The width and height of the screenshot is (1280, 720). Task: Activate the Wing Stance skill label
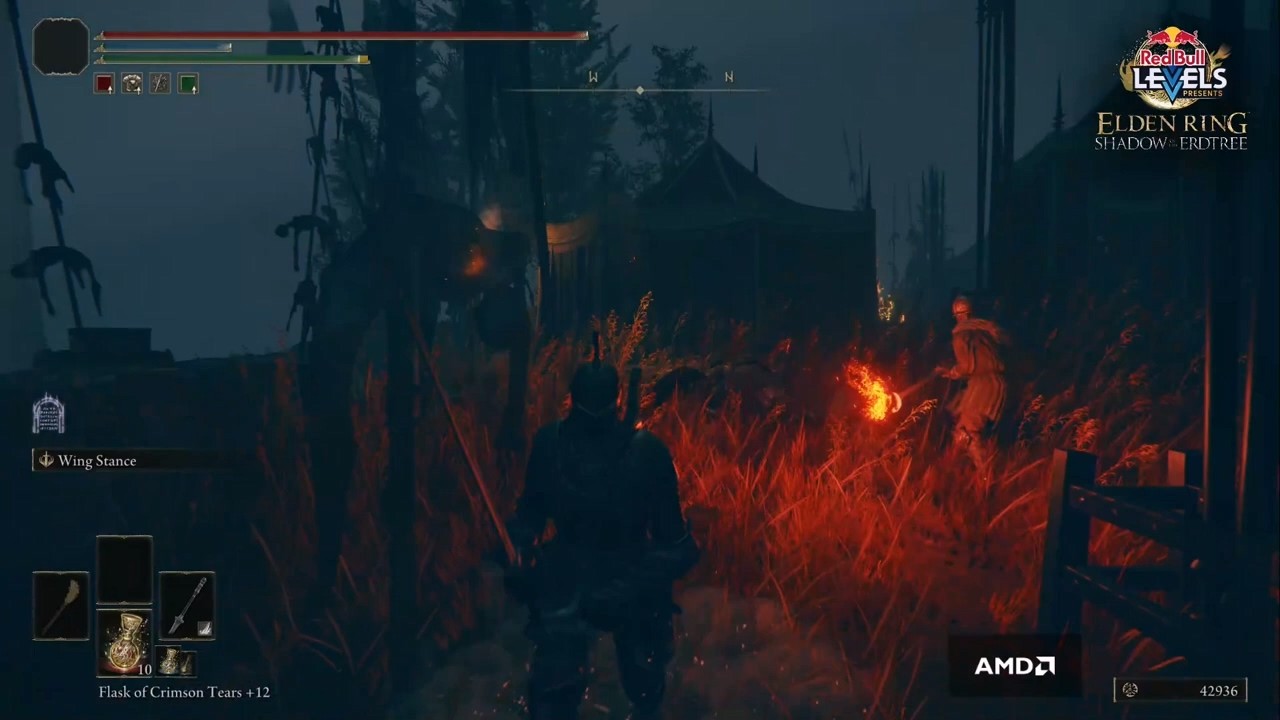[x=96, y=461]
